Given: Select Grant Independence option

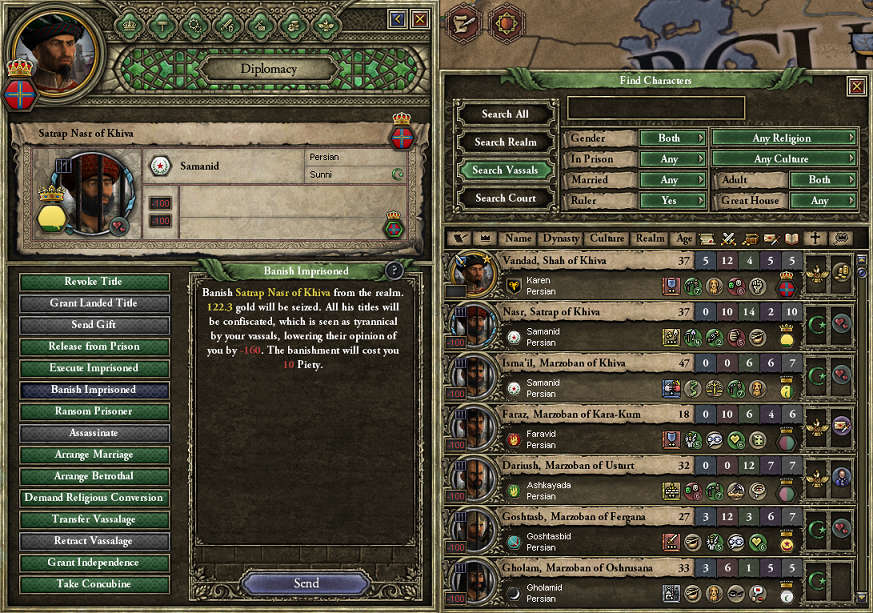Looking at the screenshot, I should (x=95, y=563).
